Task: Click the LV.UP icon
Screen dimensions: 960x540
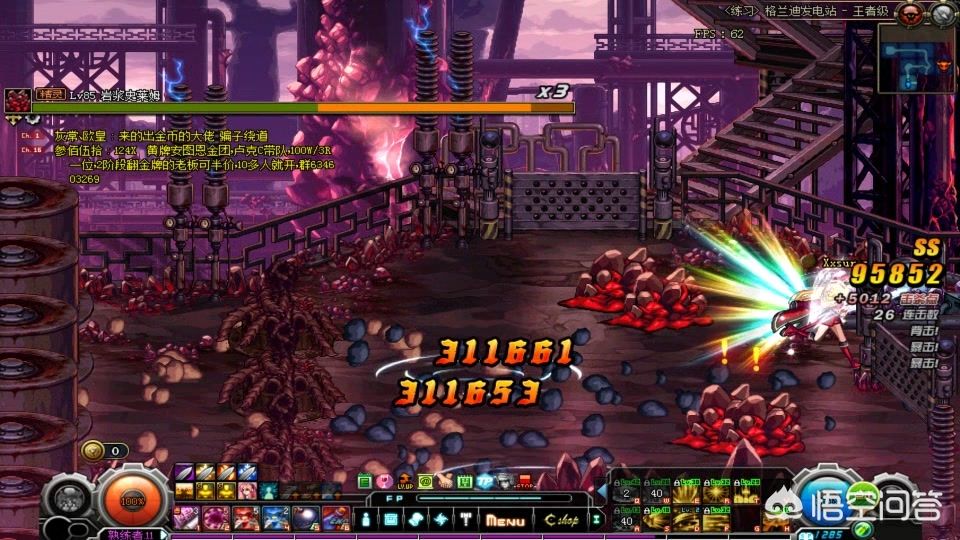Action: click(404, 481)
